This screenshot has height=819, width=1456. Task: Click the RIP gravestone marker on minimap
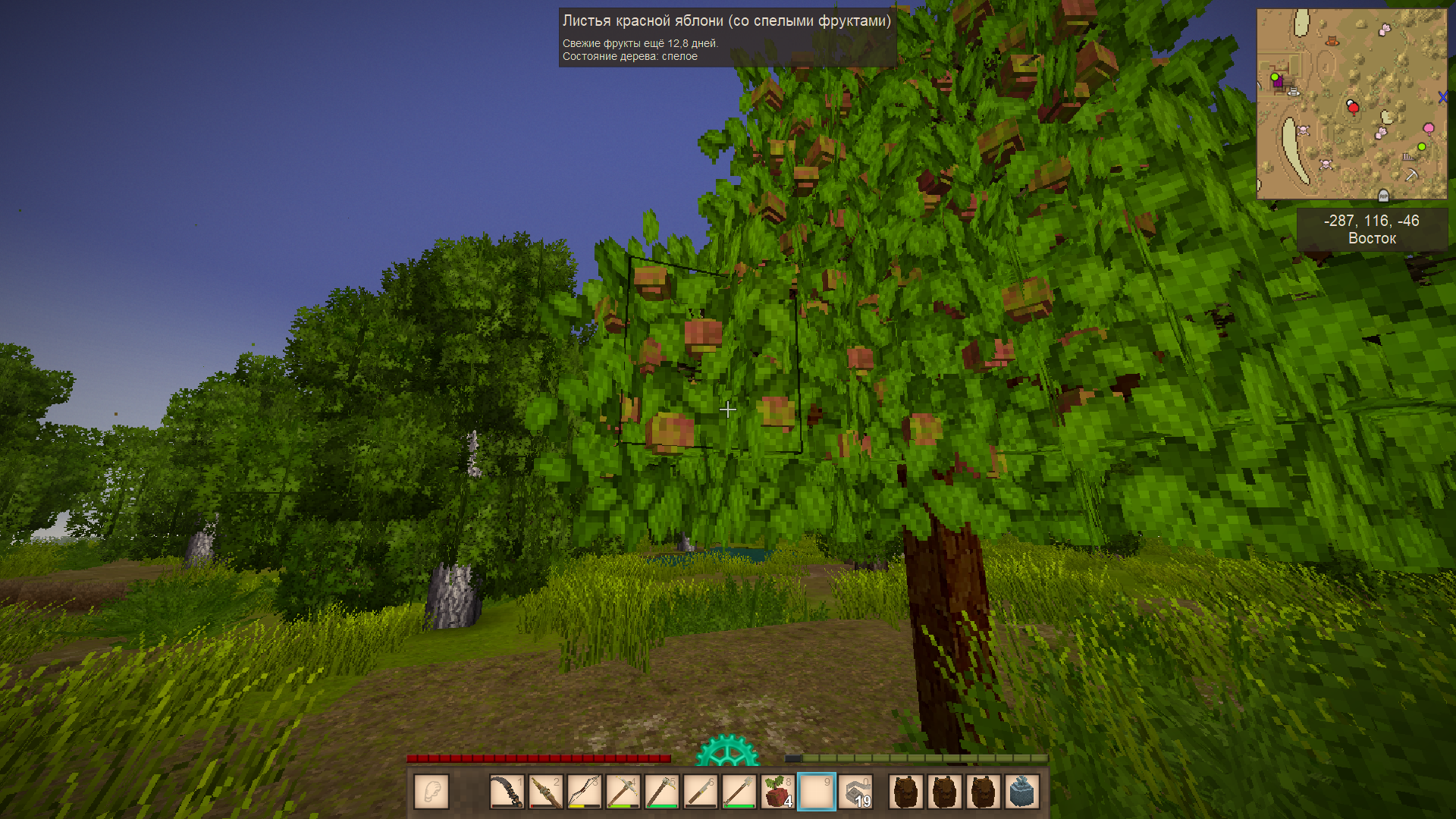click(1383, 196)
